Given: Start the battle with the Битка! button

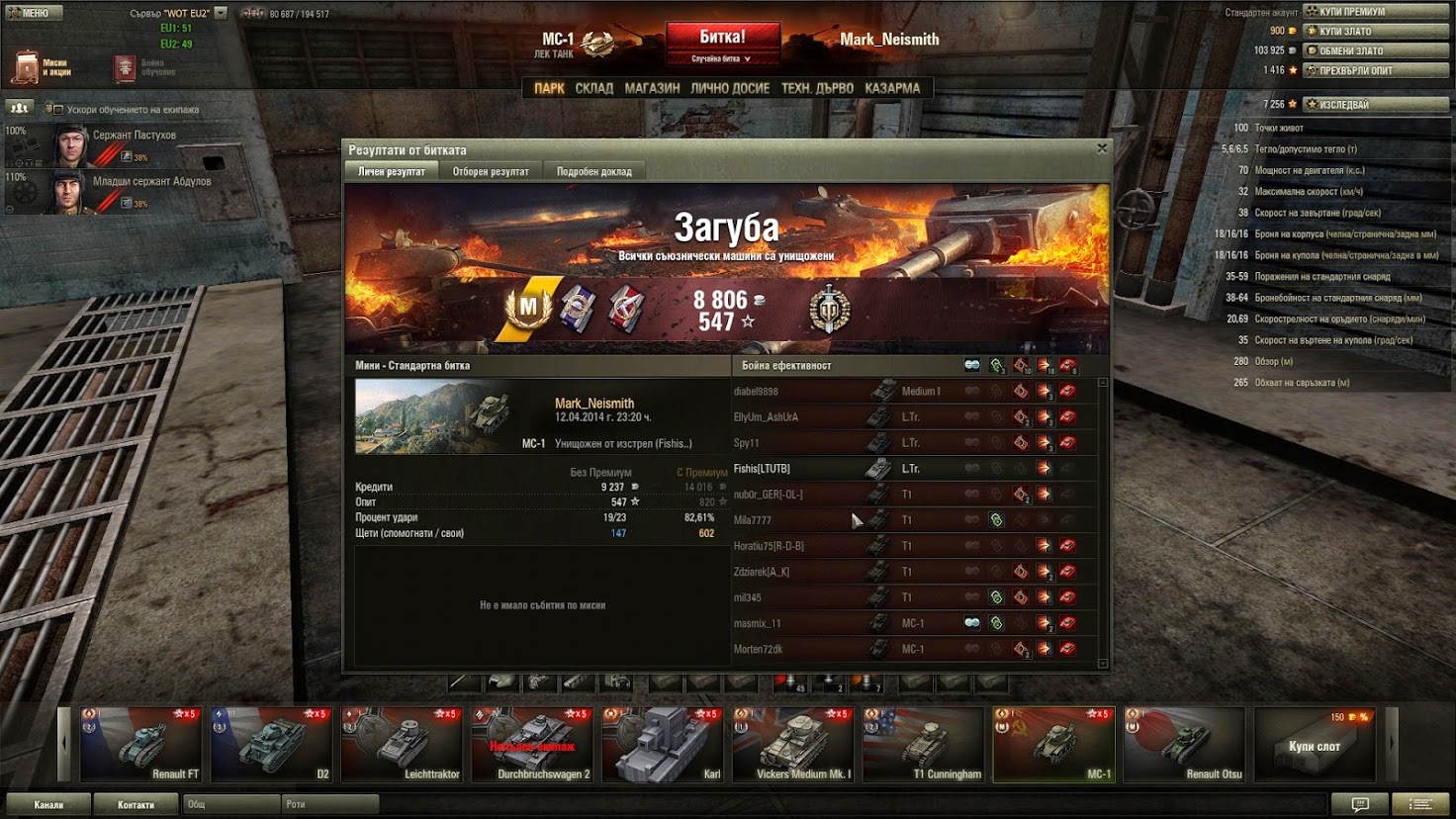Looking at the screenshot, I should pos(722,42).
